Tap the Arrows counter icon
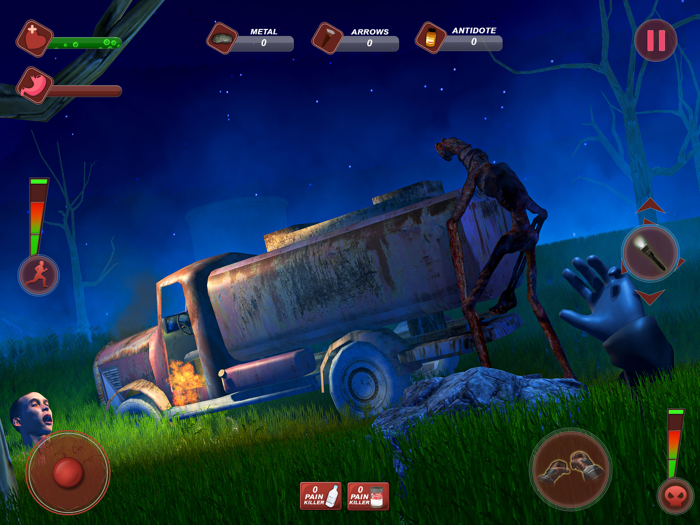 (327, 38)
